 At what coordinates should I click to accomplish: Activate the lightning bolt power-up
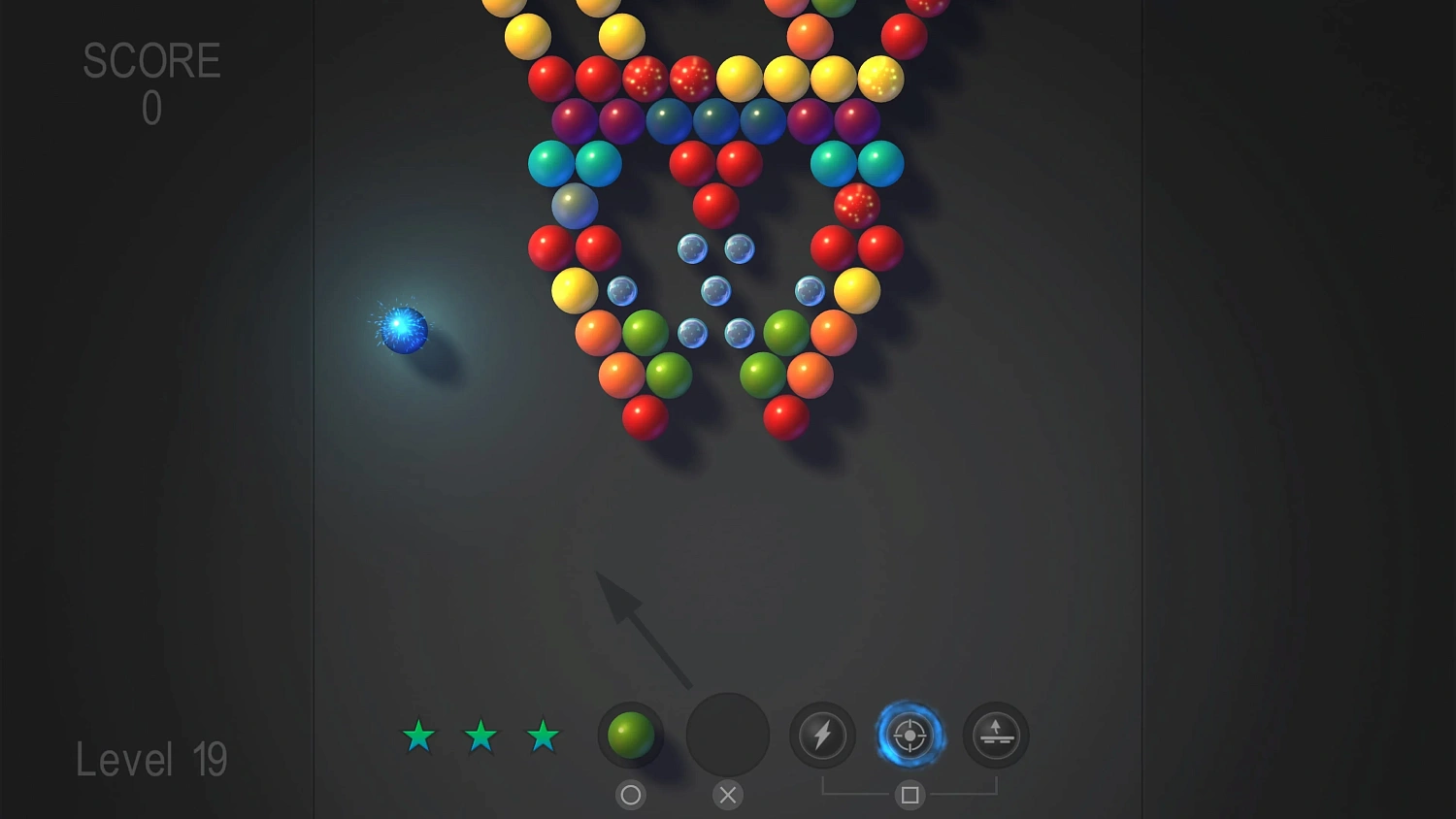click(x=822, y=735)
